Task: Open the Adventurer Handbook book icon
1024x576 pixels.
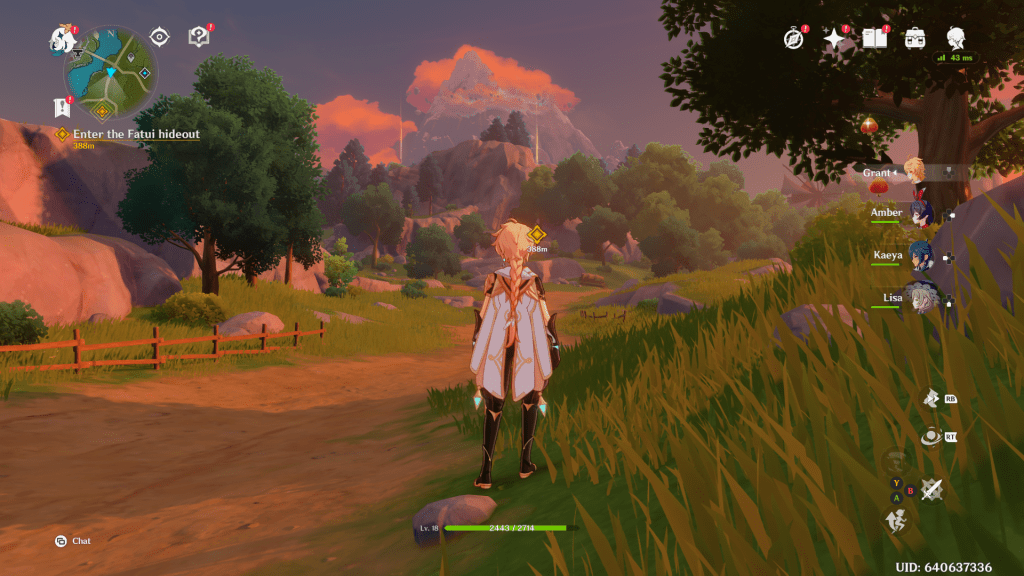Action: [875, 38]
